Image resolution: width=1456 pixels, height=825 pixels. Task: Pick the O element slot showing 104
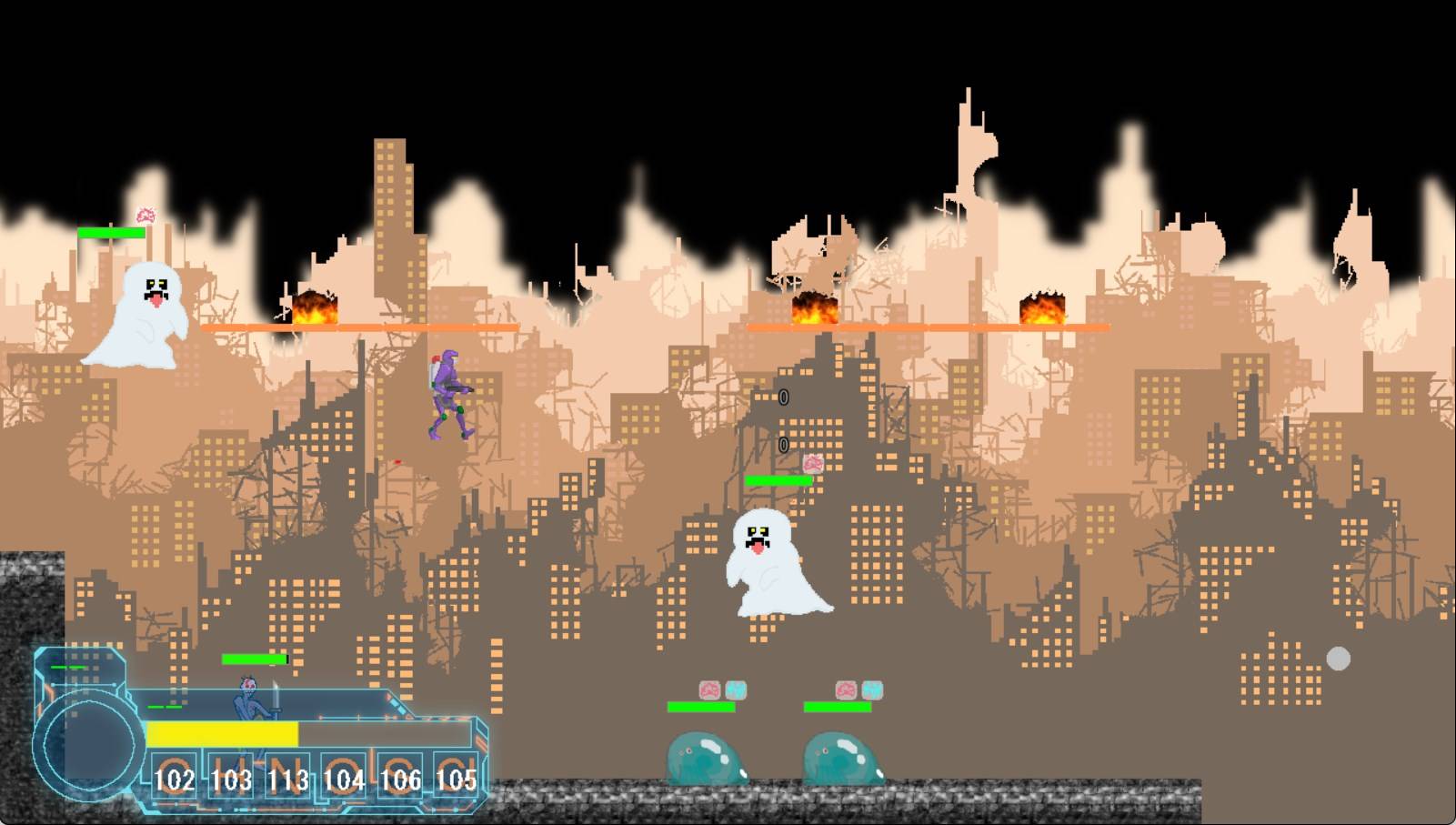click(343, 776)
